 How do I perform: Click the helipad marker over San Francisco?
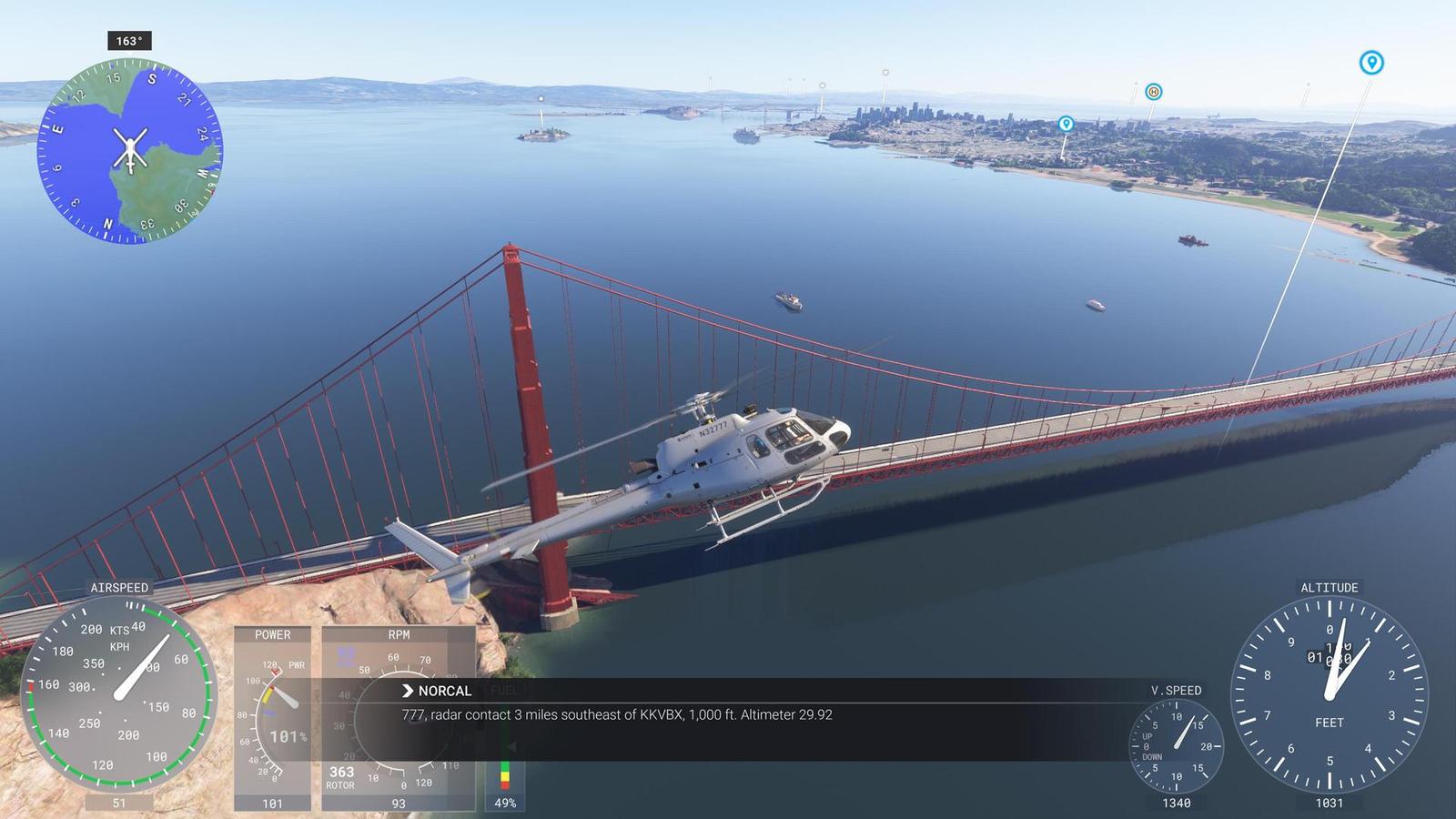pos(1154,91)
